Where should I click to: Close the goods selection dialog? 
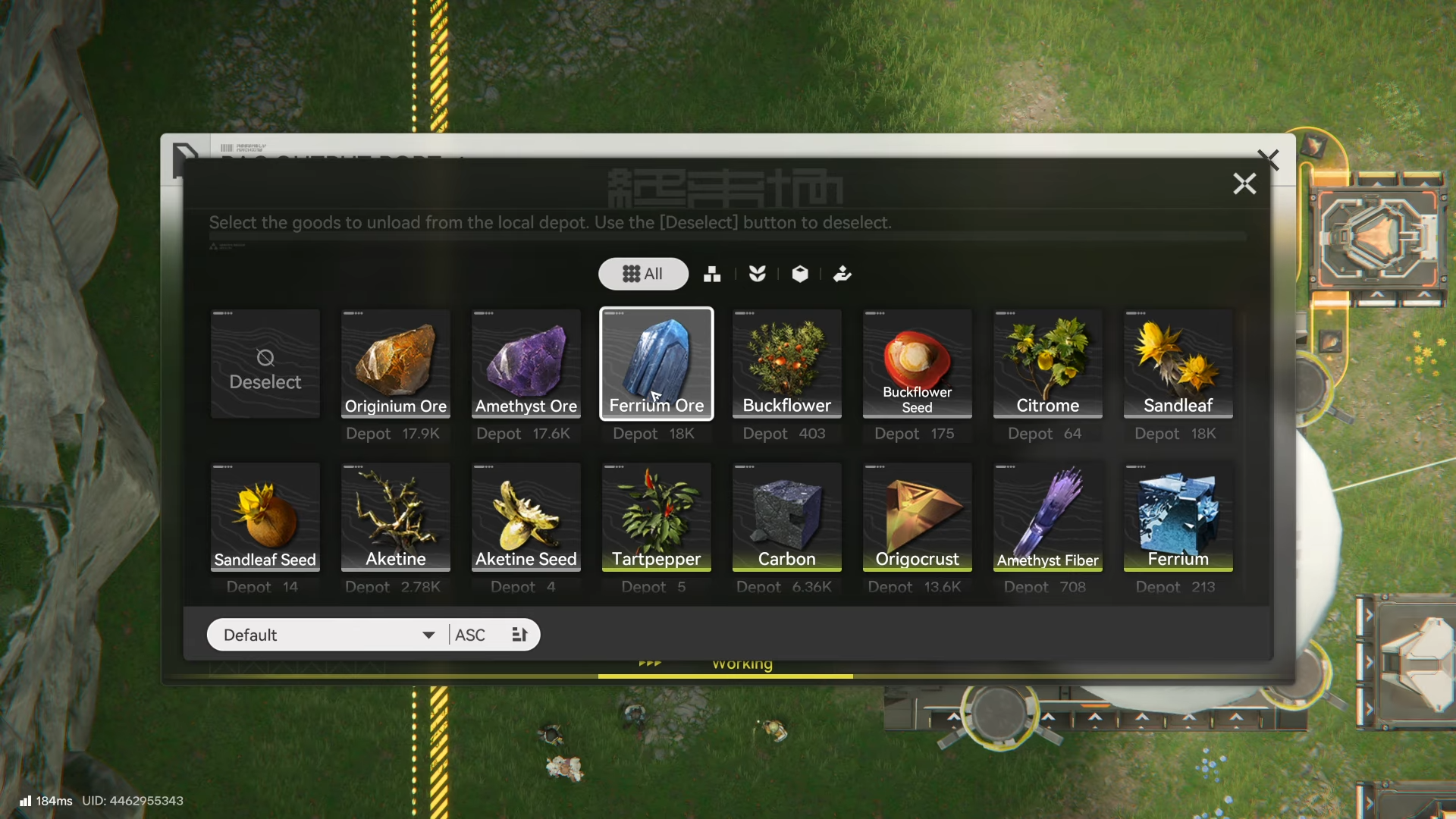(x=1244, y=184)
